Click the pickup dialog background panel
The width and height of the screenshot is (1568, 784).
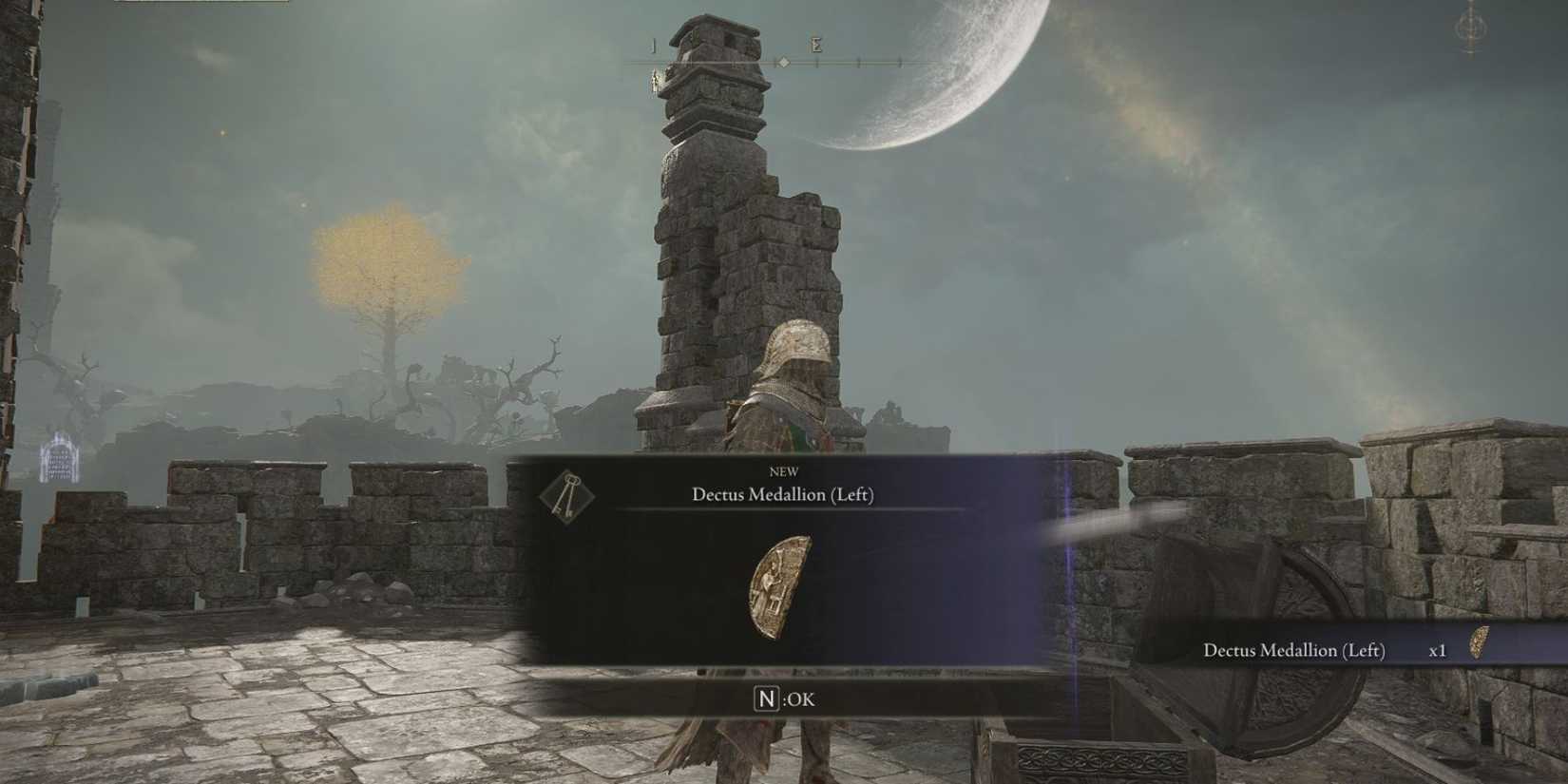pos(950,570)
